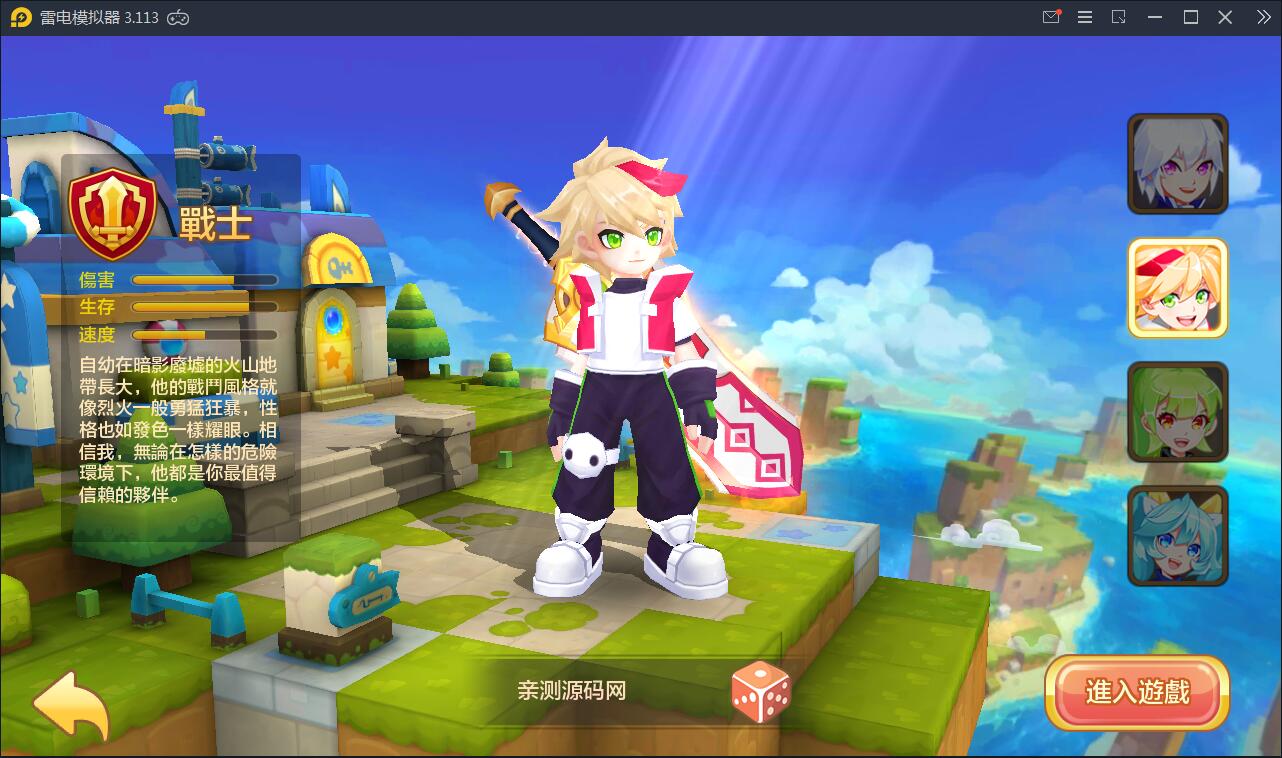Select the green-haired character portrait
The image size is (1282, 758).
click(1177, 412)
